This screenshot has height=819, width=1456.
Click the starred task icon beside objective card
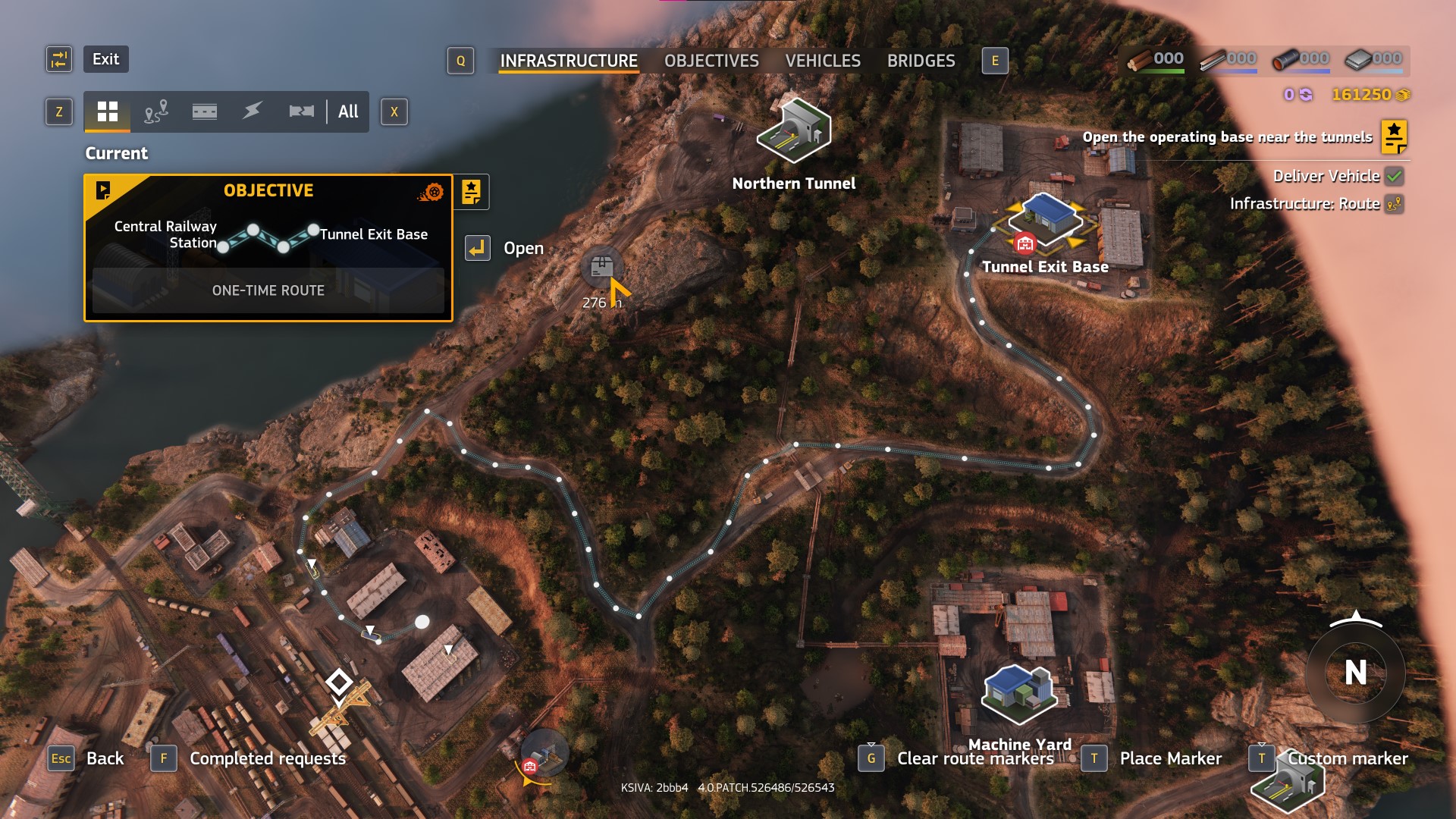(x=471, y=192)
